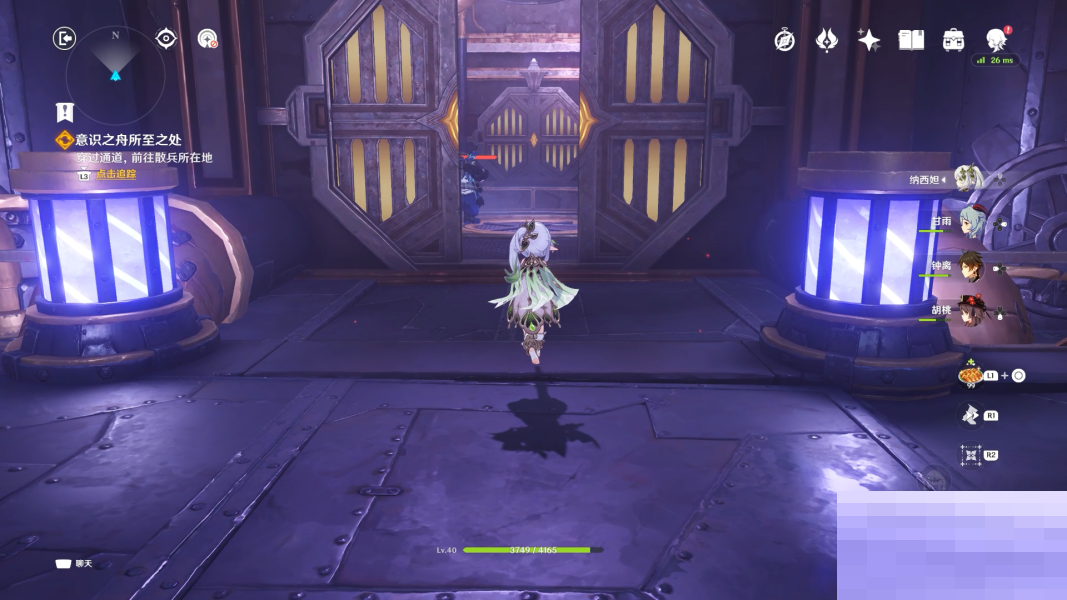The width and height of the screenshot is (1067, 600).
Task: Open the Paimon menu icon
Action: click(996, 40)
